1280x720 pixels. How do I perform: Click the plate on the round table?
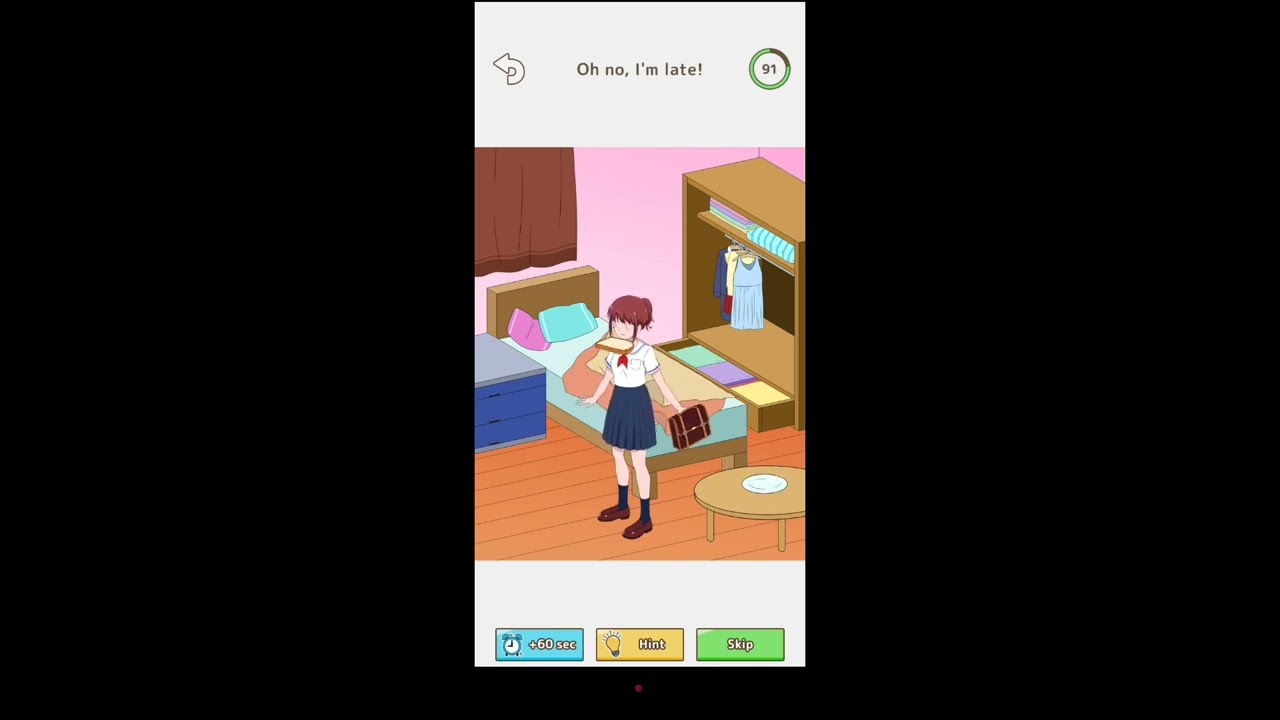(x=763, y=485)
